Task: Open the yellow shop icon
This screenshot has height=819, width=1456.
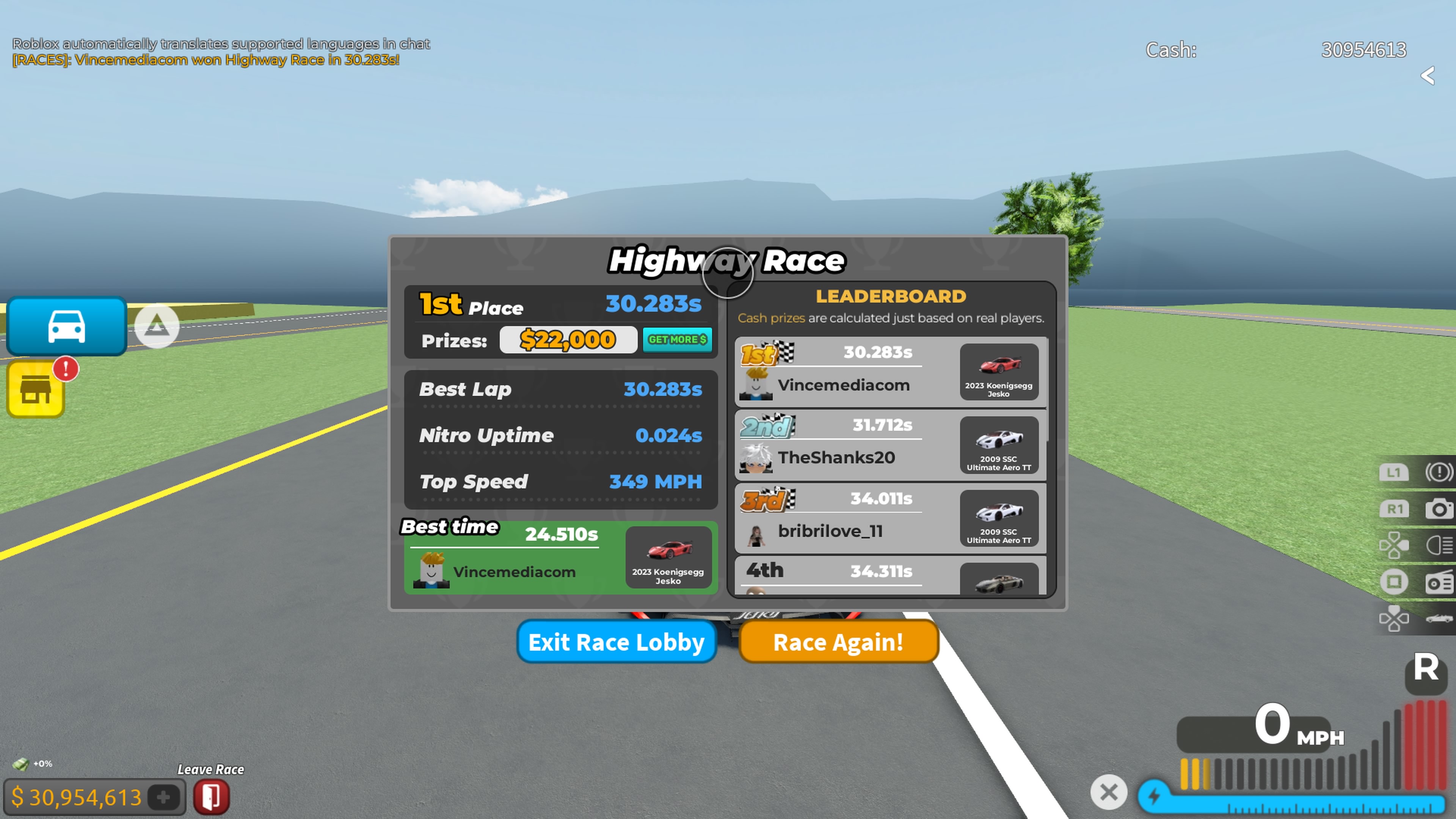Action: click(36, 389)
